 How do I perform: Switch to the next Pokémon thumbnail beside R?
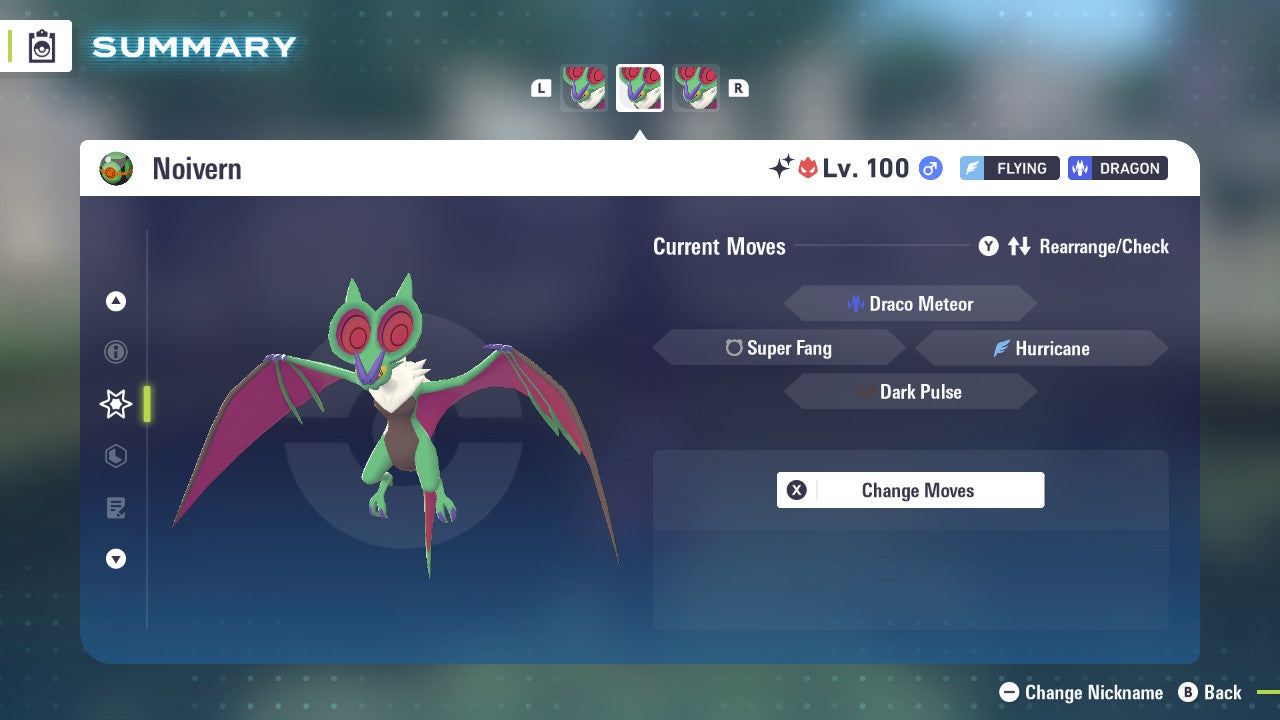[x=697, y=87]
